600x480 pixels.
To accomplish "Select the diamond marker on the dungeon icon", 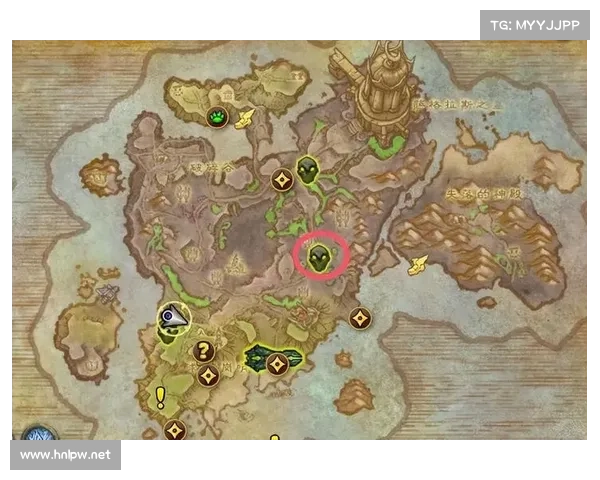I will [x=277, y=363].
